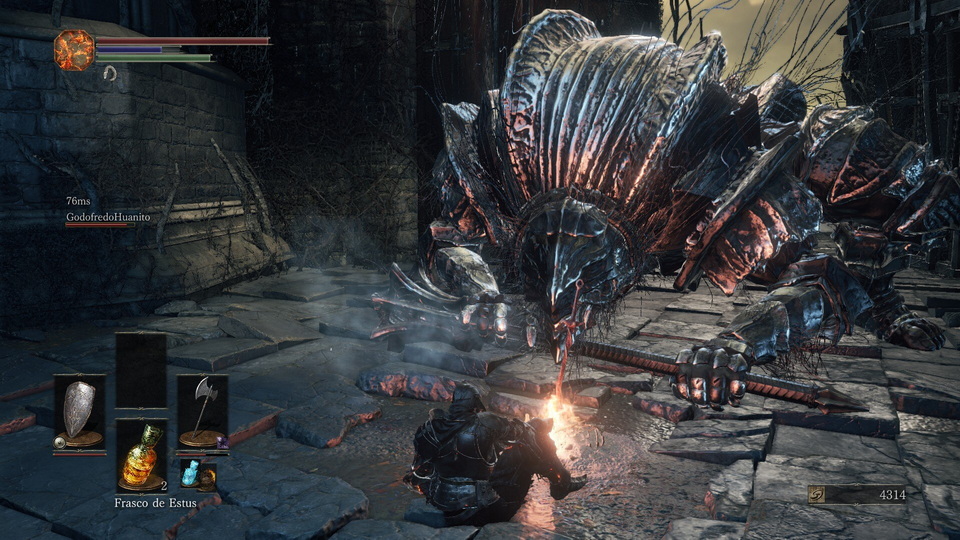Choose the blue flask next-item icon
Viewport: 960px width, 540px height.
pos(191,475)
